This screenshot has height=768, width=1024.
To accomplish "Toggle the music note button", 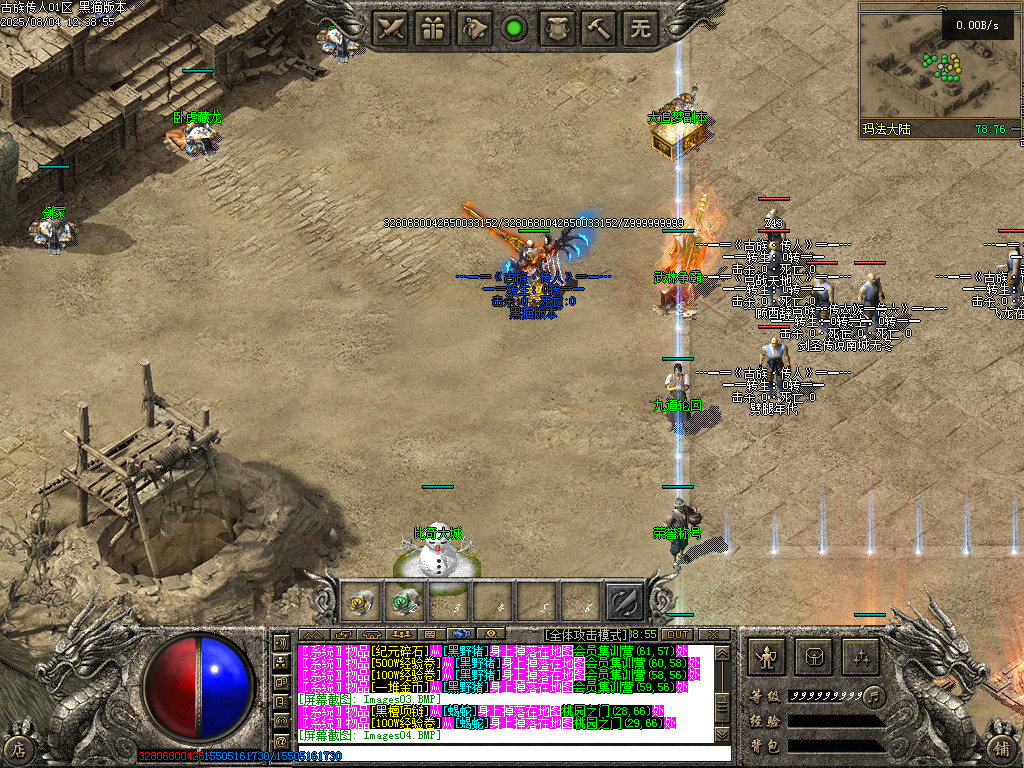I will pyautogui.click(x=875, y=695).
